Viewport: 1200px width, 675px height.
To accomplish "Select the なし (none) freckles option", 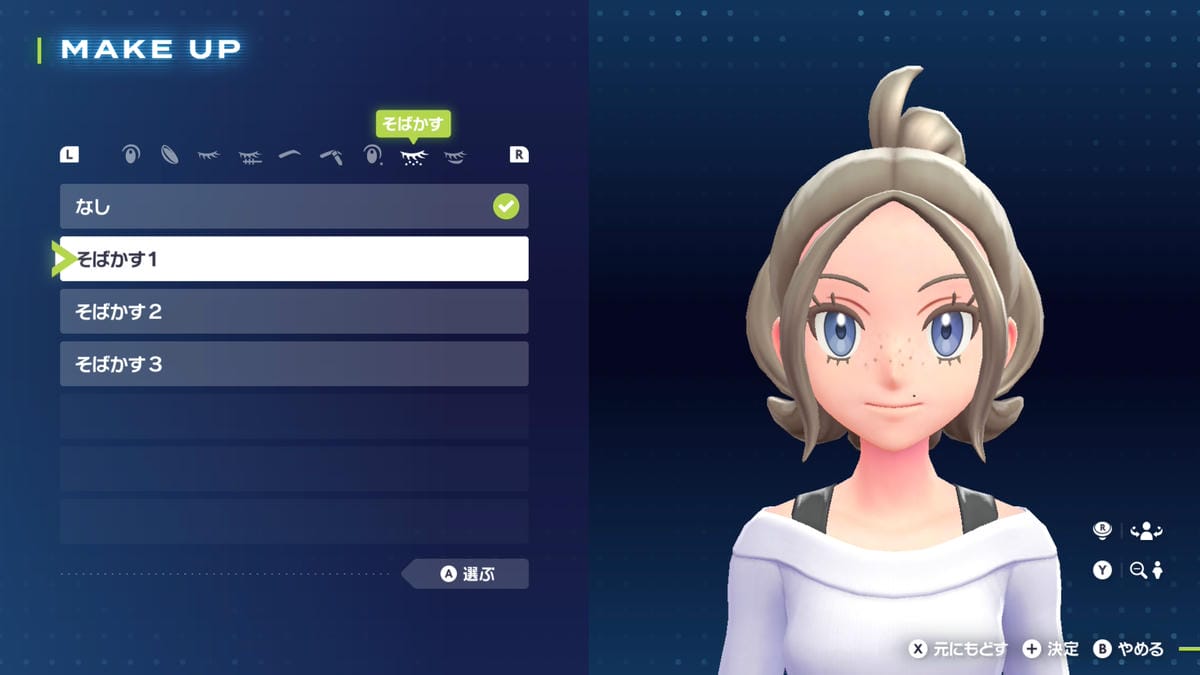I will click(x=294, y=207).
